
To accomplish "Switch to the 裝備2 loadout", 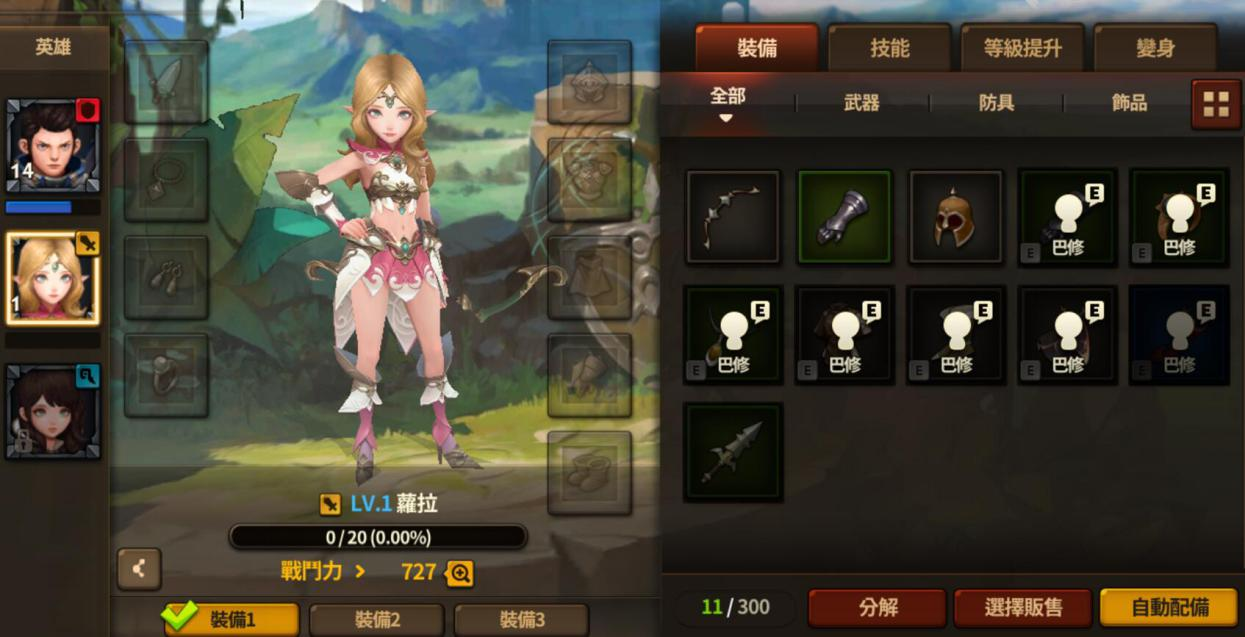I will point(377,620).
